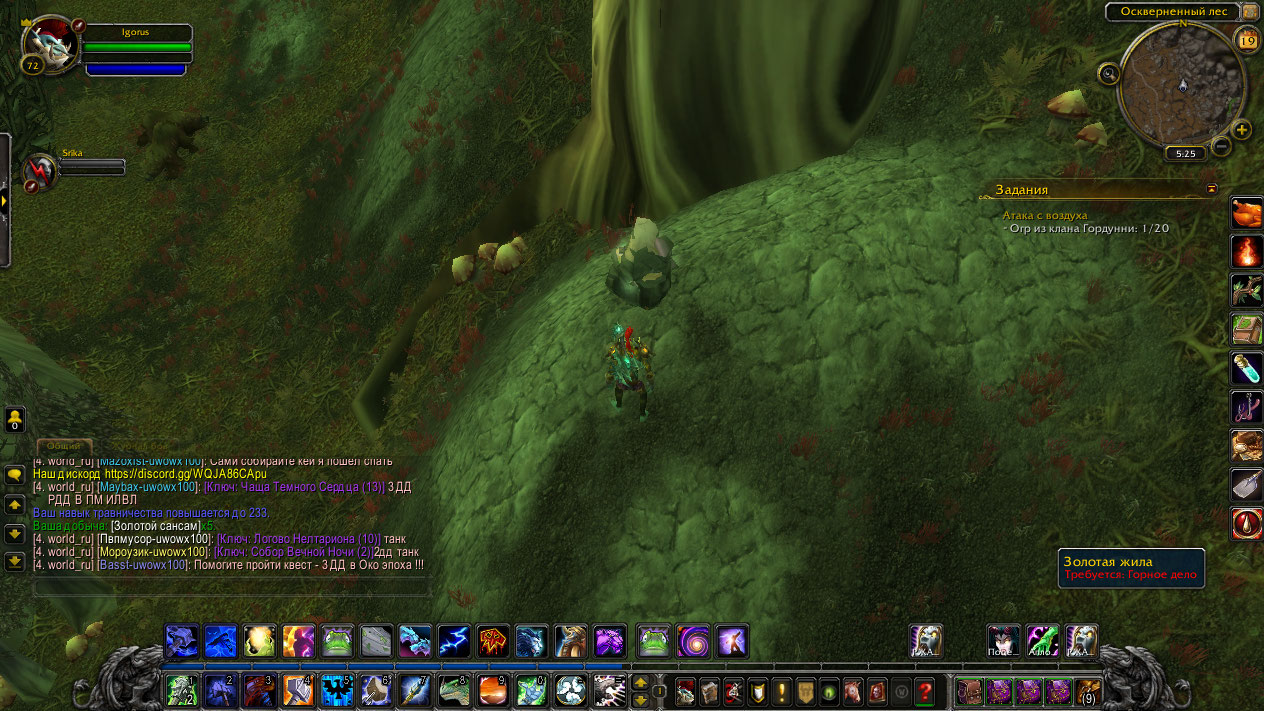Open the yellow exclamation quest log button

pyautogui.click(x=781, y=691)
